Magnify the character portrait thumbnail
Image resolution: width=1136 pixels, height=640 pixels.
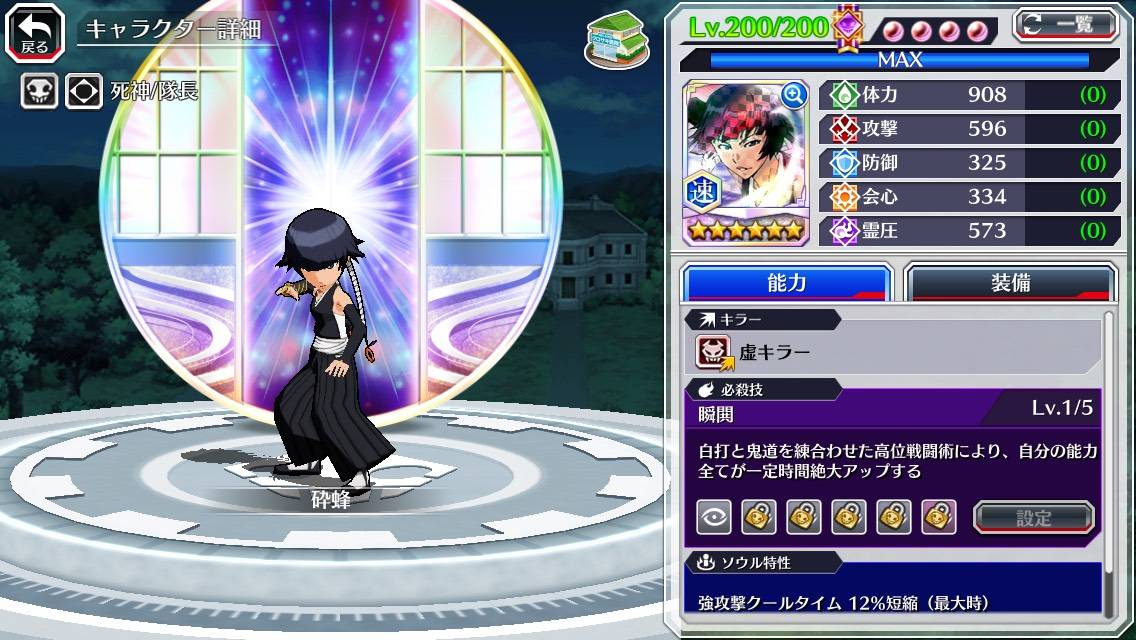tap(795, 95)
